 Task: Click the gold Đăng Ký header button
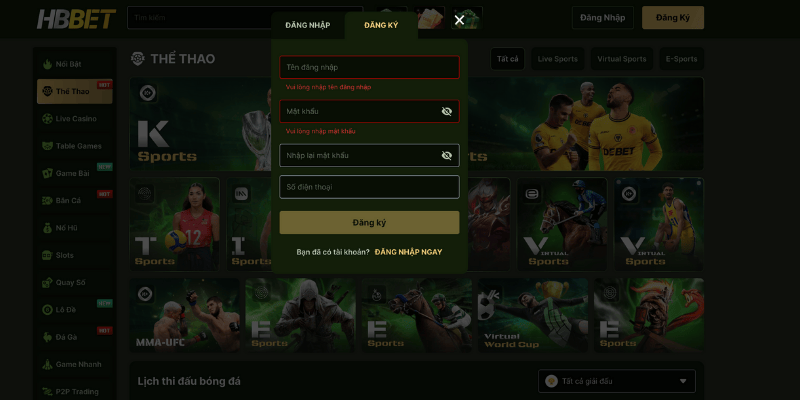pyautogui.click(x=673, y=18)
